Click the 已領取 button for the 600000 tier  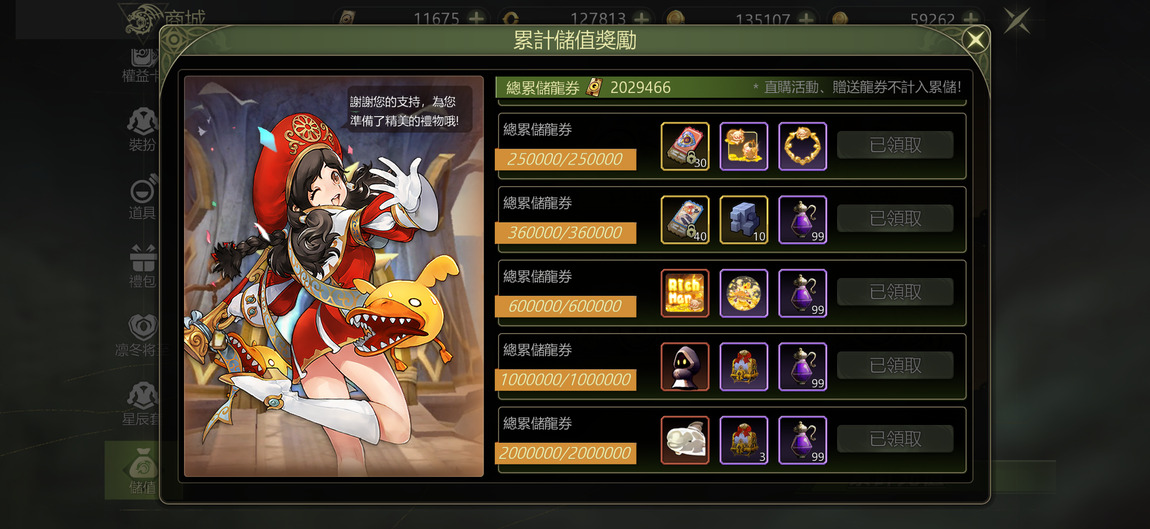point(895,292)
